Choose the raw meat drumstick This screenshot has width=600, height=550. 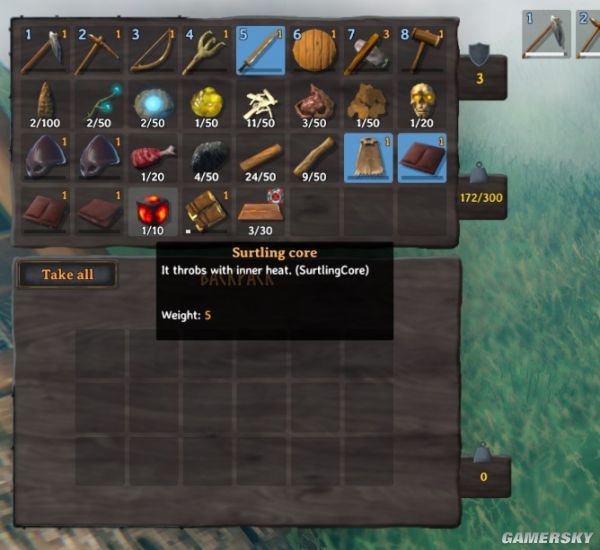tap(152, 158)
